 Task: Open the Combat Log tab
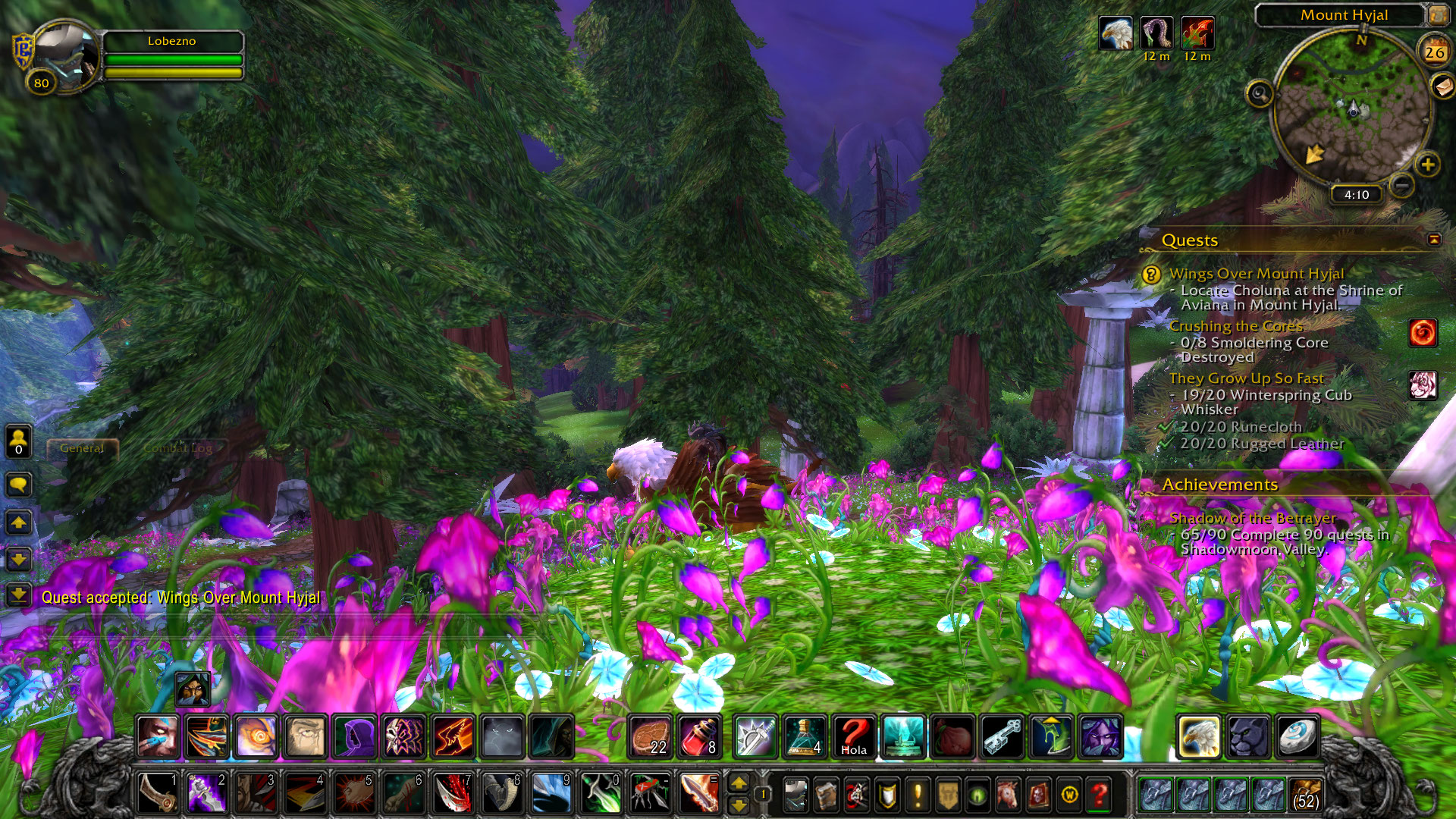178,448
